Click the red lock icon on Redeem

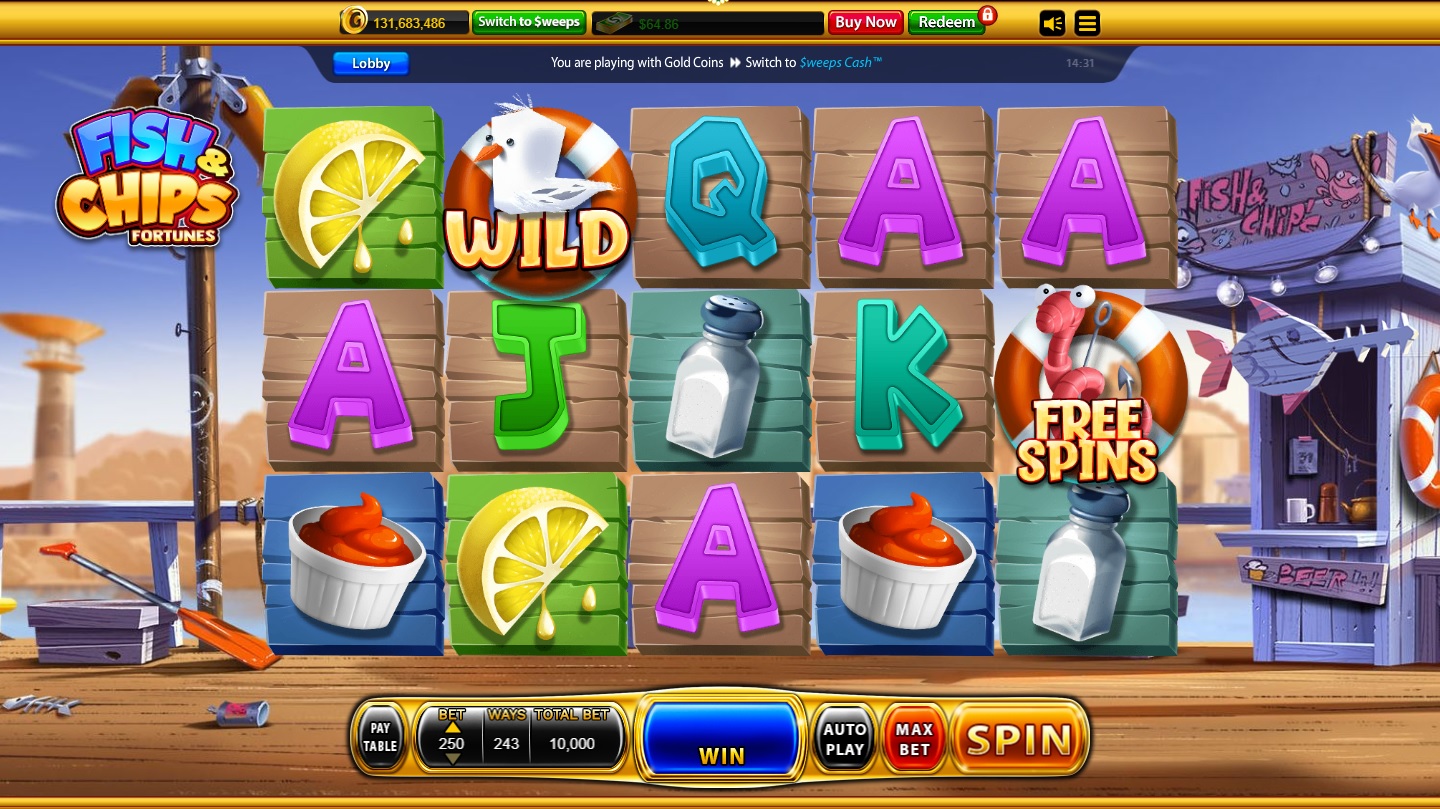point(989,17)
